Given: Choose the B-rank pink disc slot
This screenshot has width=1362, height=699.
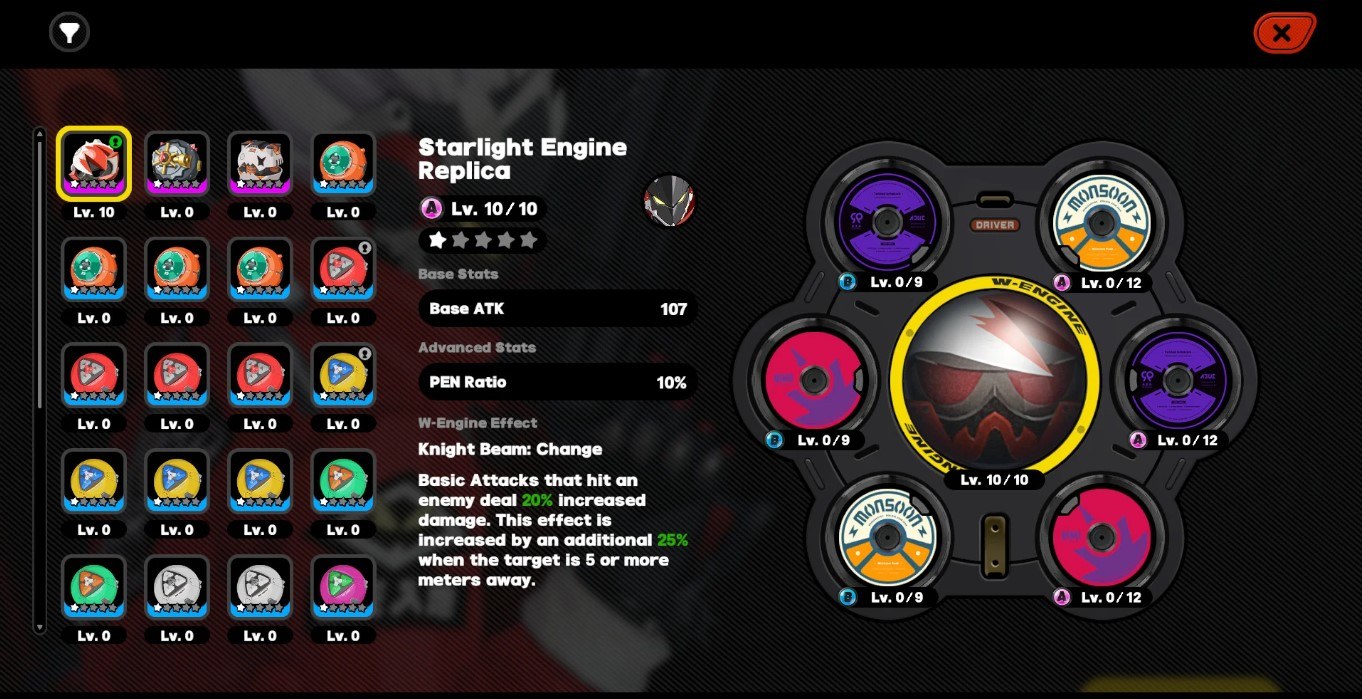Looking at the screenshot, I should point(811,380).
